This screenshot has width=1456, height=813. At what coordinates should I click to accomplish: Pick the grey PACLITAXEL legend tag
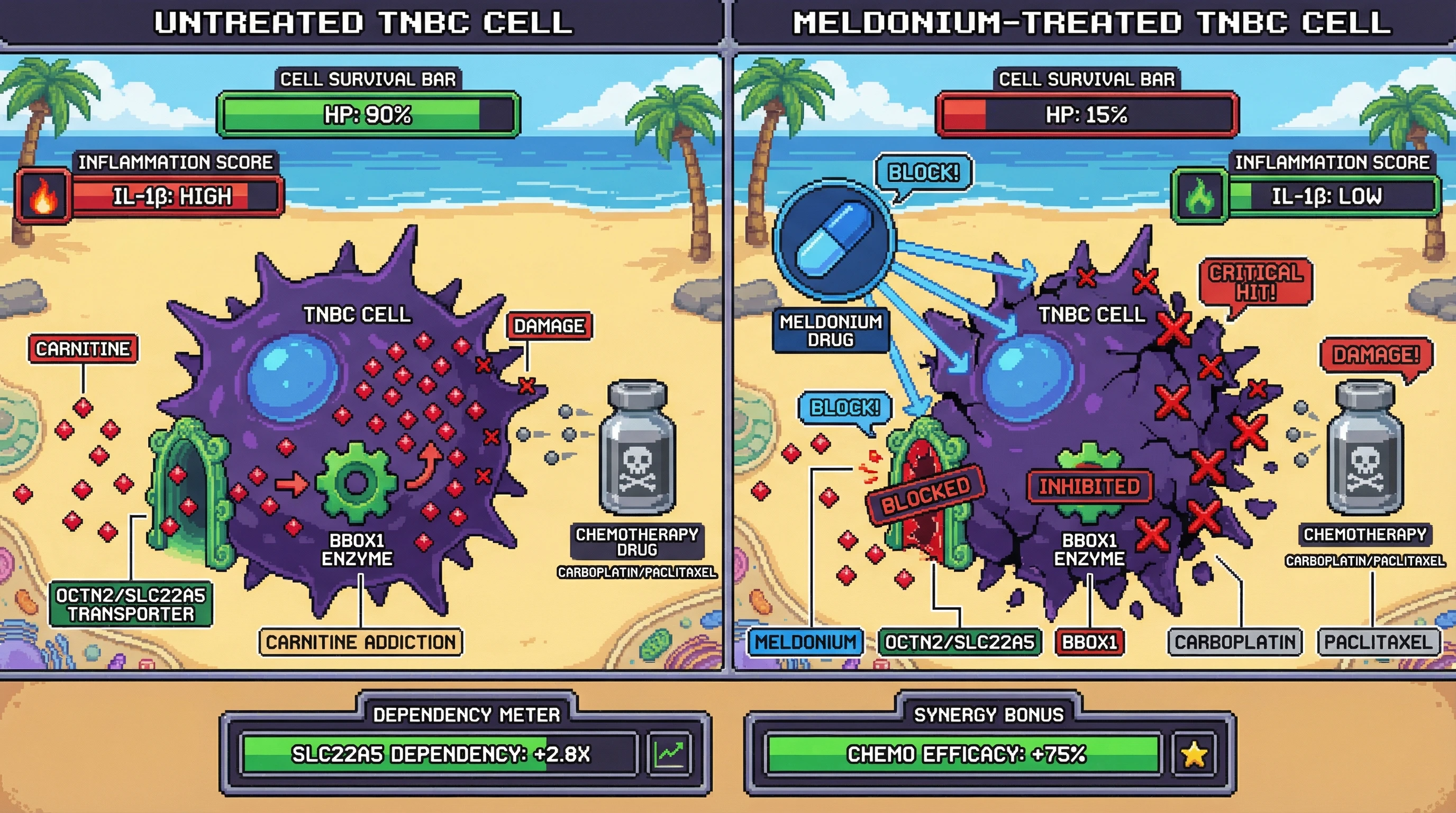coord(1379,642)
